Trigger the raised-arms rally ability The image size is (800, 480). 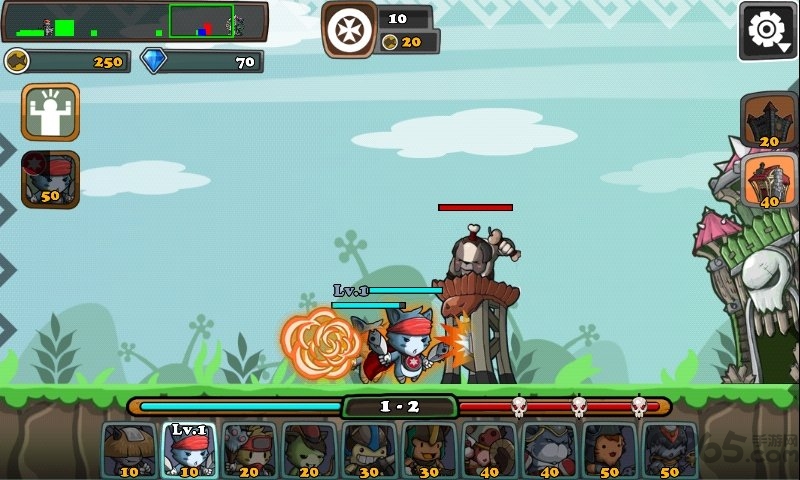click(x=50, y=112)
